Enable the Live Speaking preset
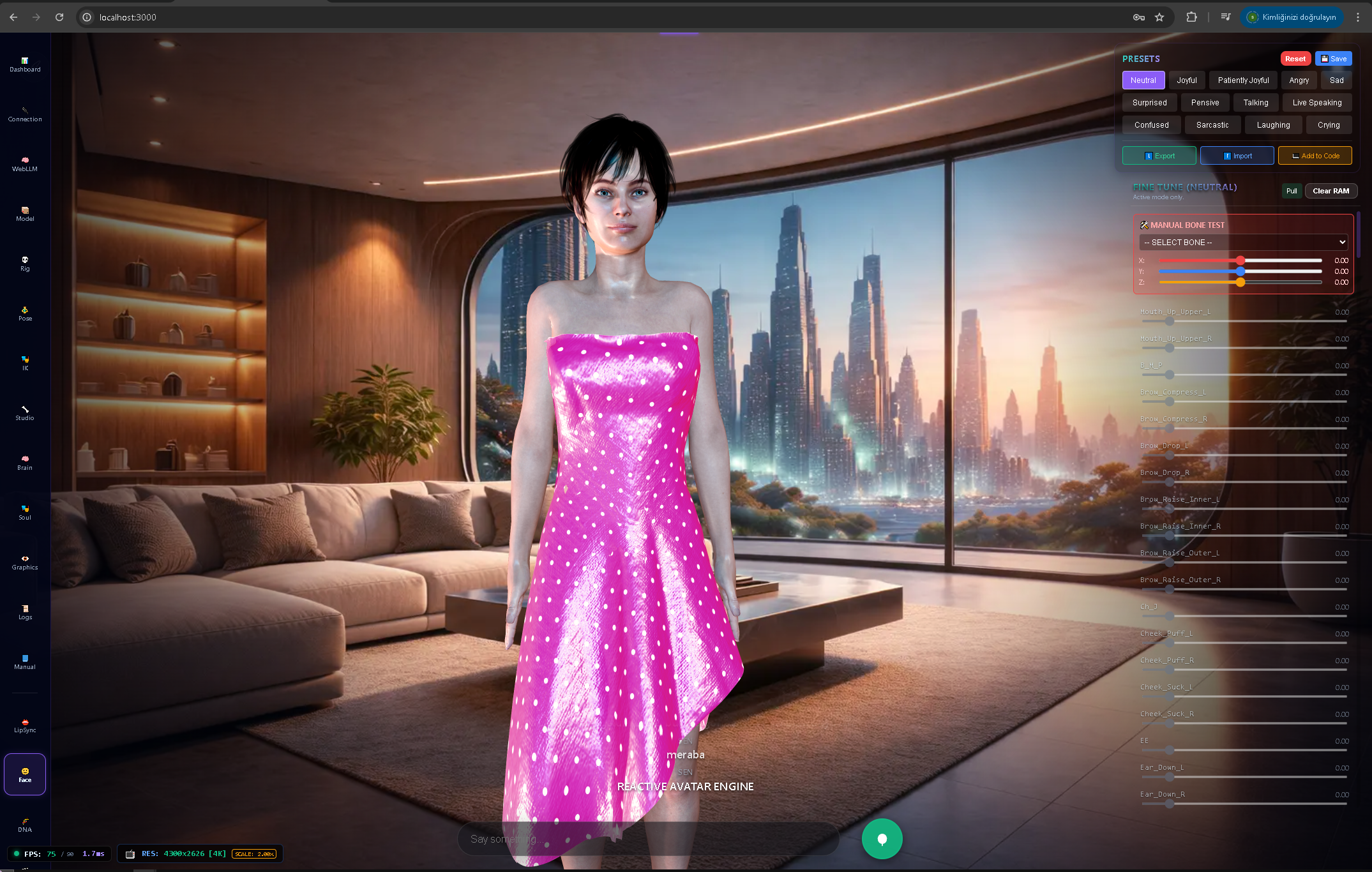The image size is (1372, 872). click(1316, 102)
